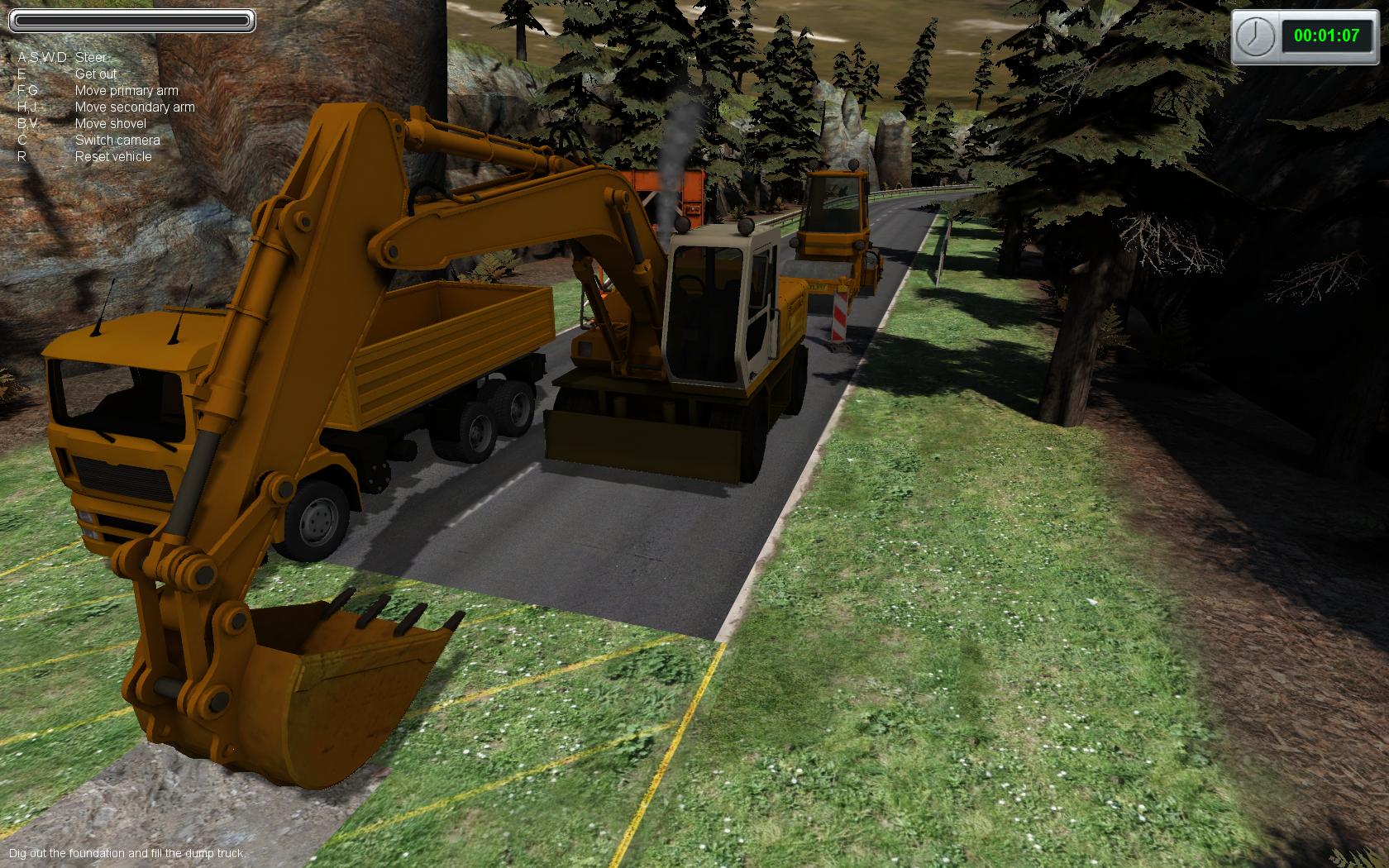Viewport: 1389px width, 868px height.
Task: Click the clock icon beside the timer
Action: [x=1253, y=36]
